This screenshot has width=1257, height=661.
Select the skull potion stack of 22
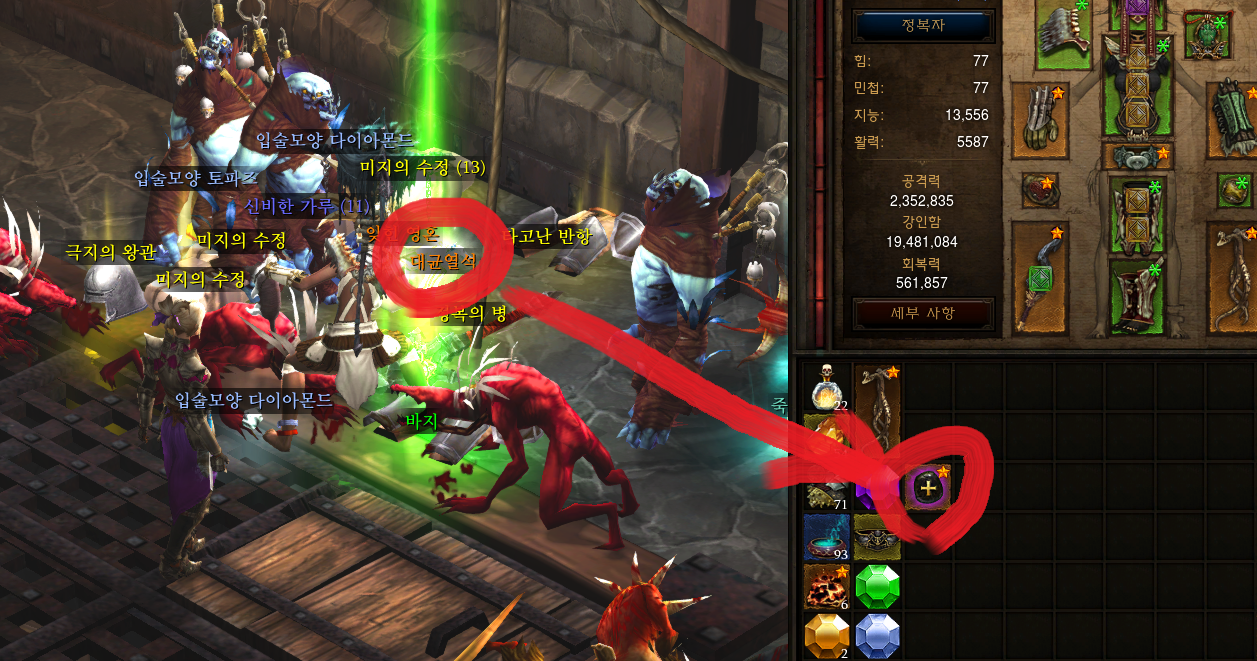tap(826, 388)
